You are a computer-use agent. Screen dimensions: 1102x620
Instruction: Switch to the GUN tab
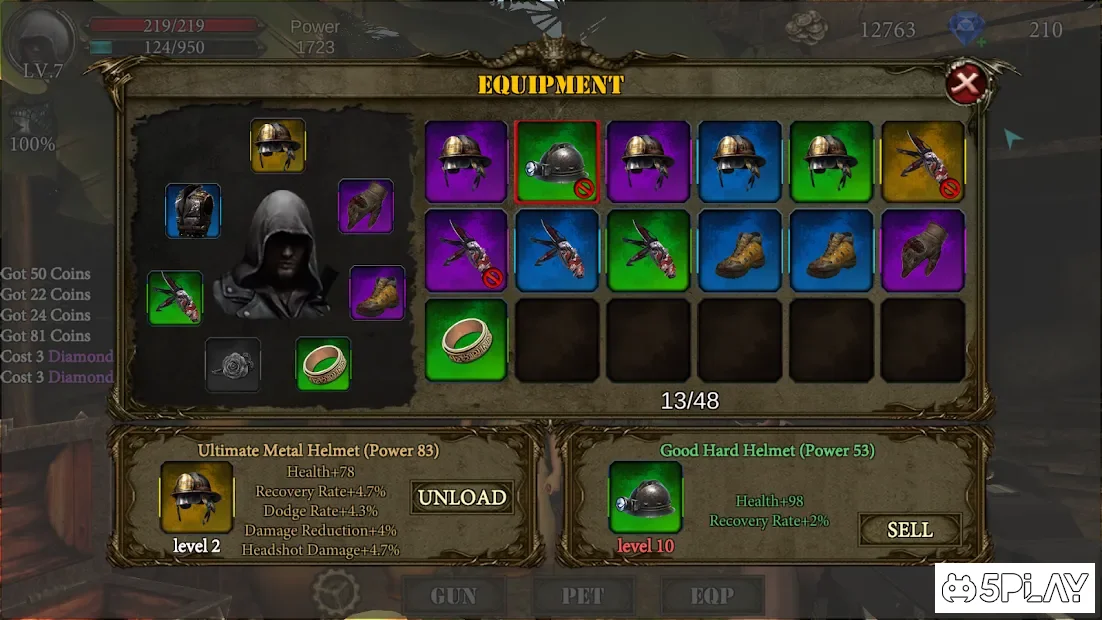[x=452, y=596]
